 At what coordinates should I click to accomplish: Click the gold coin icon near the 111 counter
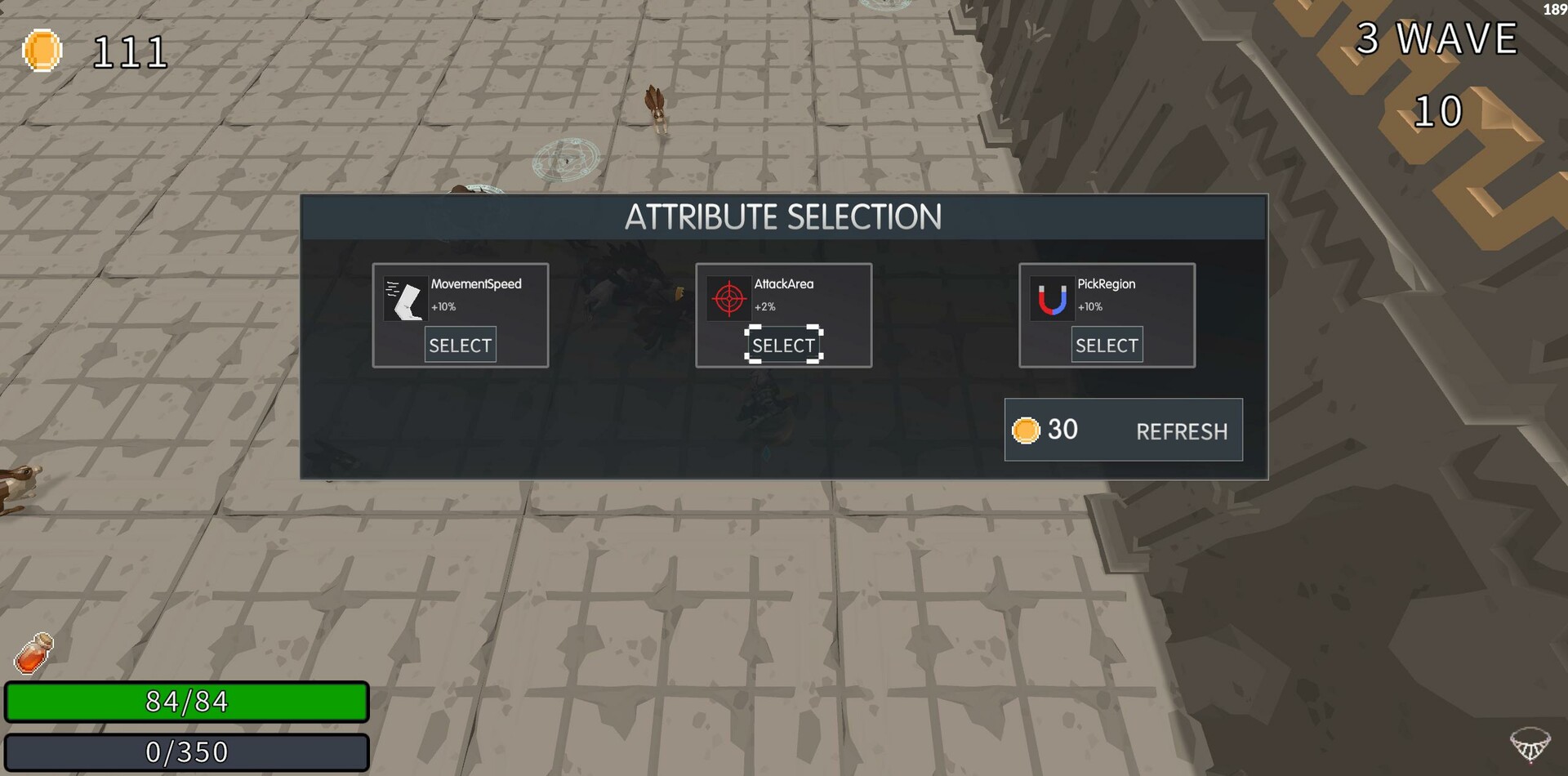click(x=42, y=51)
